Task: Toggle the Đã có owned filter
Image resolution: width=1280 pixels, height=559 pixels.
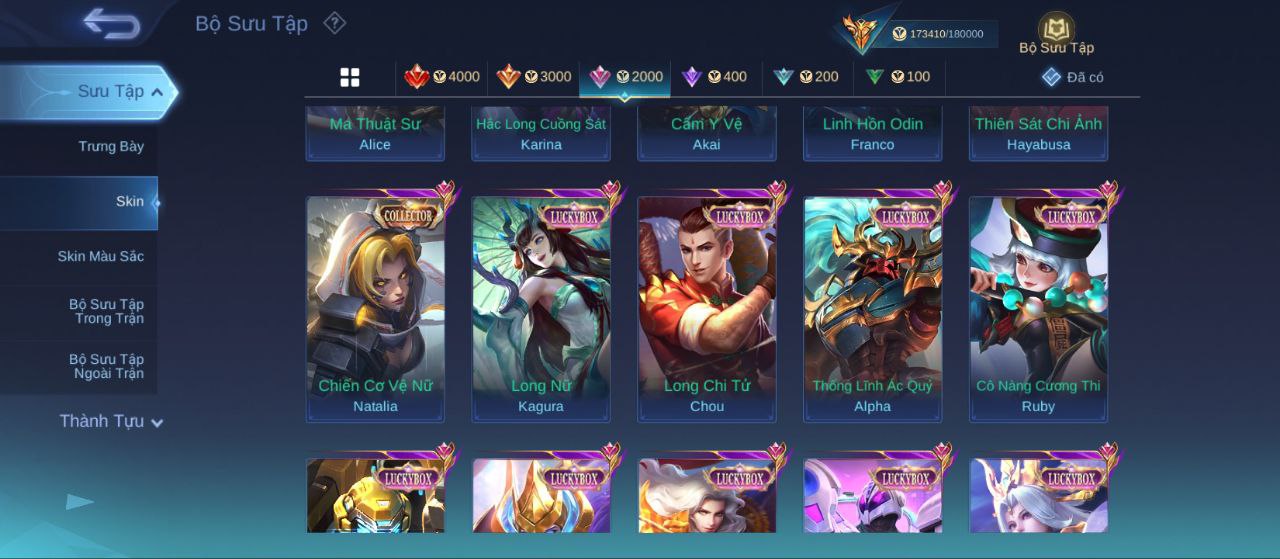Action: tap(1072, 77)
